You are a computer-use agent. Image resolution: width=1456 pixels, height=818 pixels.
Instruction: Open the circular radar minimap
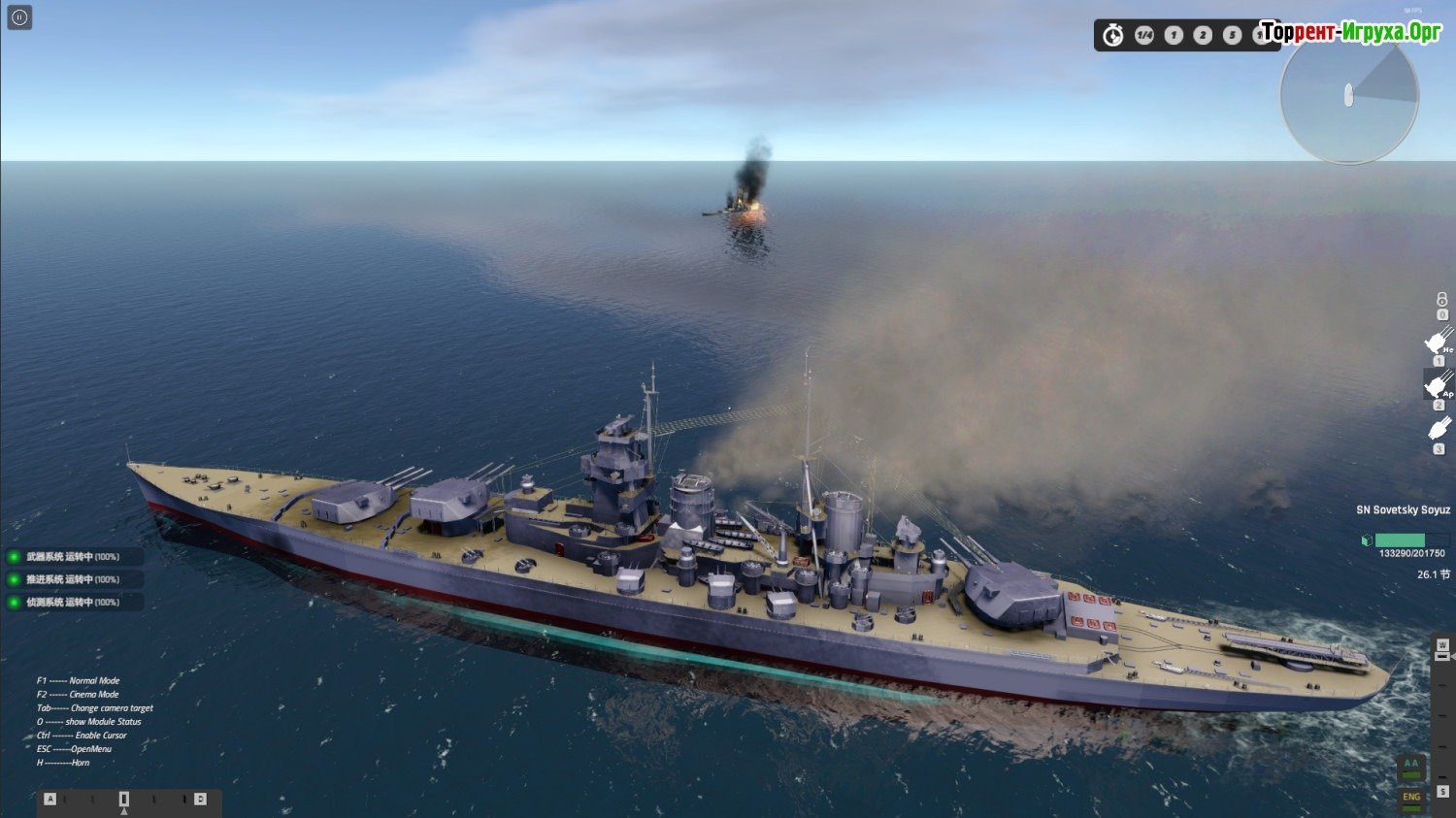[1349, 96]
